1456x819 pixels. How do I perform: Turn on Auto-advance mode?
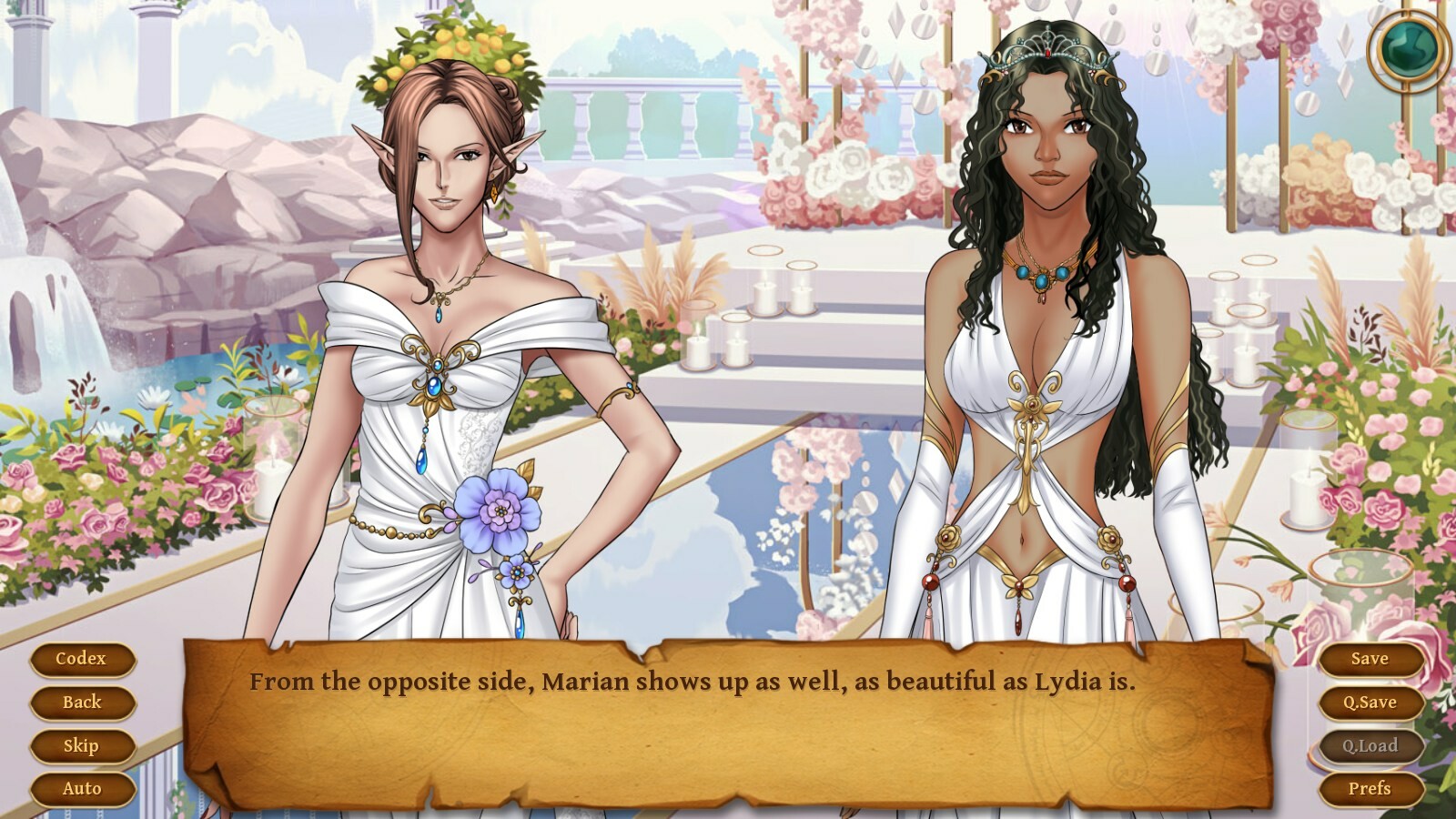(83, 788)
